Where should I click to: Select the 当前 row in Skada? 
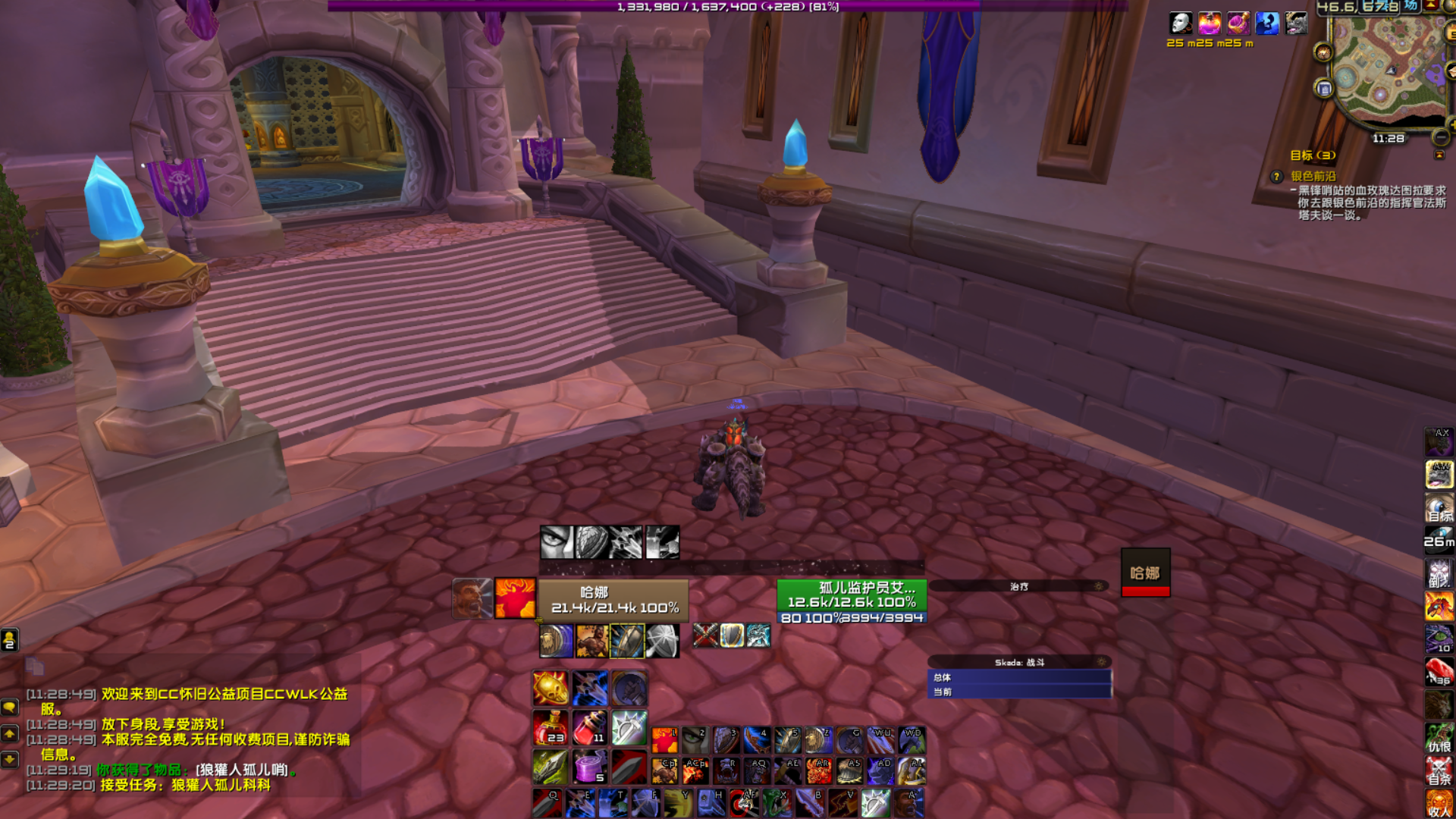(1018, 692)
